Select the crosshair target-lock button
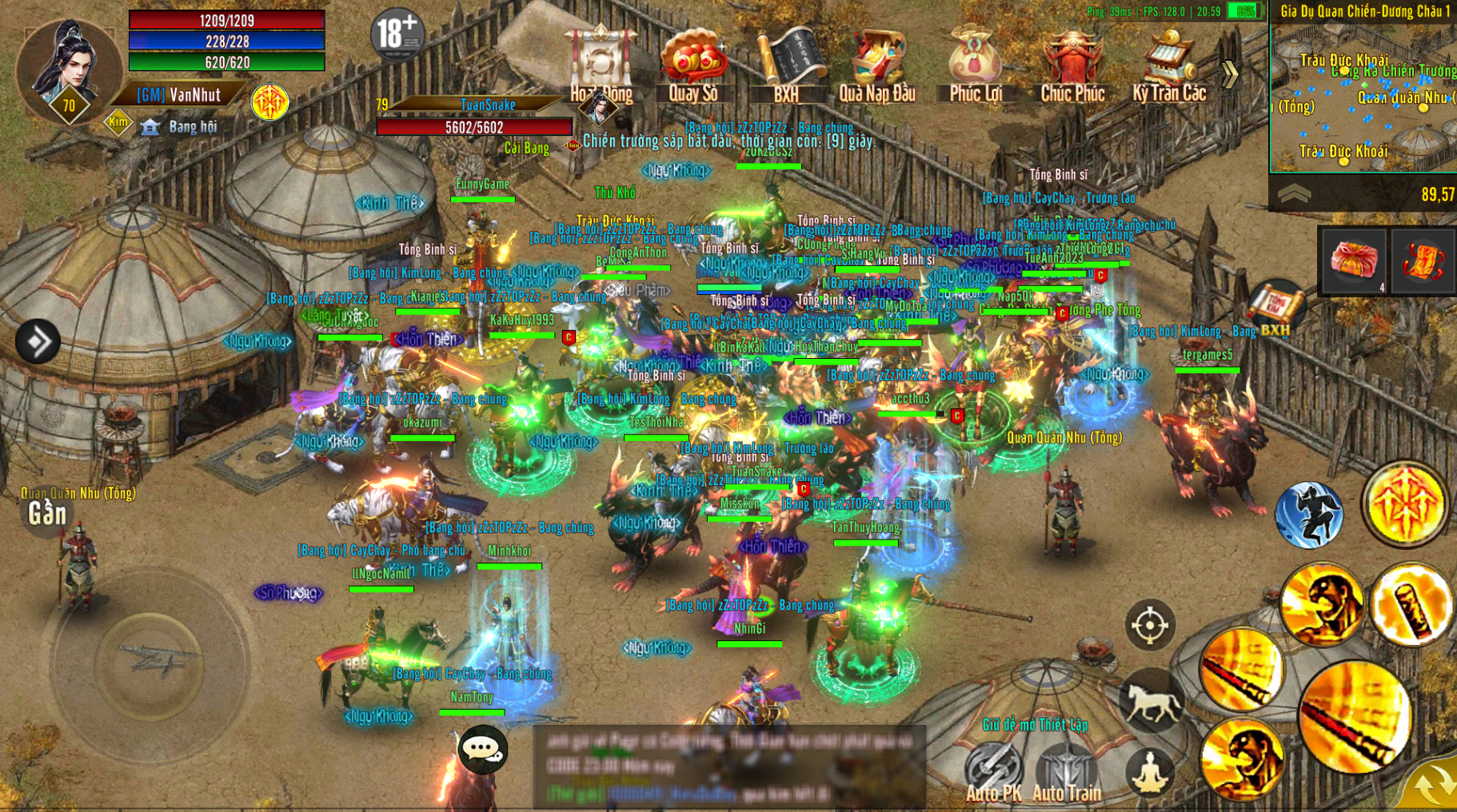Screen dimensions: 1457x812 (x=1150, y=624)
